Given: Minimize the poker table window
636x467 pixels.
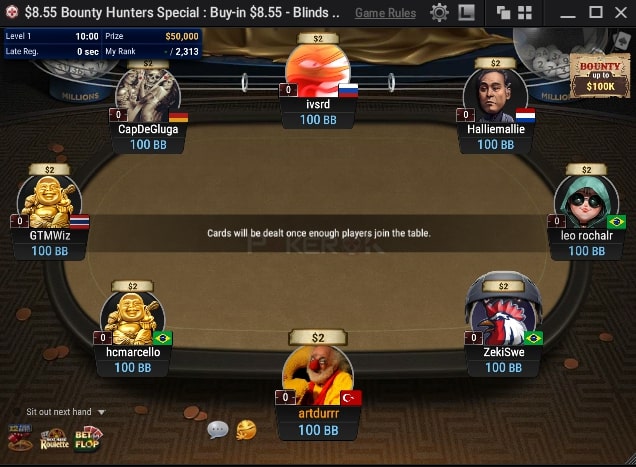Looking at the screenshot, I should coord(569,13).
